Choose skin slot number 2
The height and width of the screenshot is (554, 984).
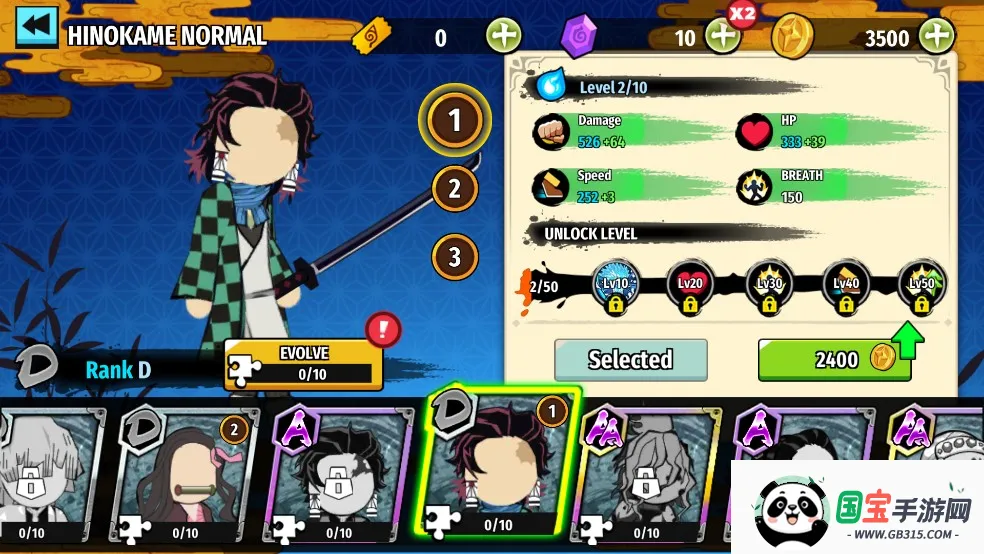coord(455,188)
